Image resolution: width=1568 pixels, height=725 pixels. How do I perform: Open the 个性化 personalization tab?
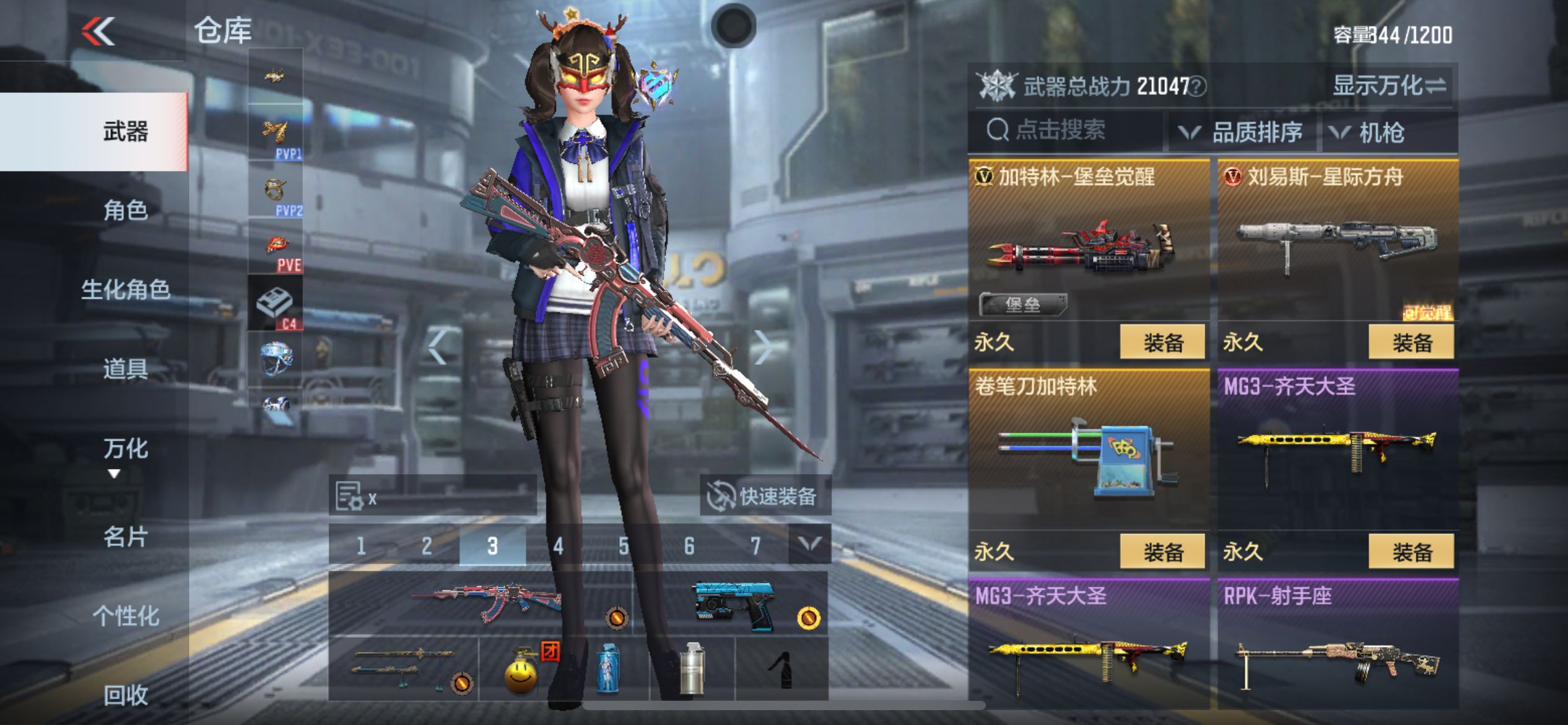pos(126,616)
